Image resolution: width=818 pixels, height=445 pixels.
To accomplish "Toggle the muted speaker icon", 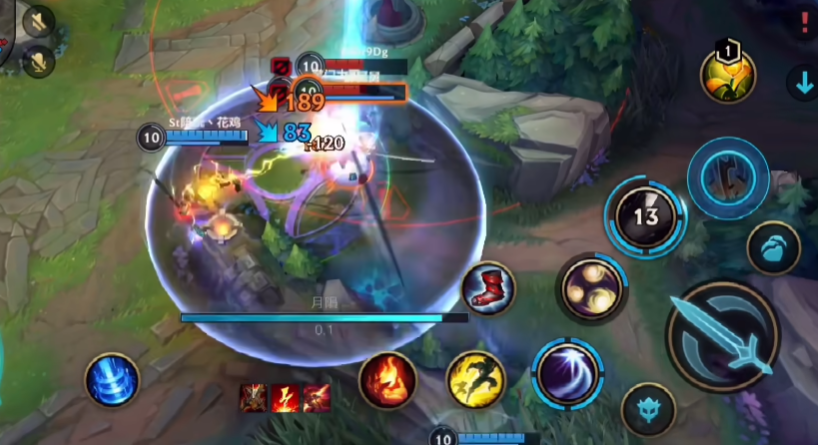I will coord(38,21).
